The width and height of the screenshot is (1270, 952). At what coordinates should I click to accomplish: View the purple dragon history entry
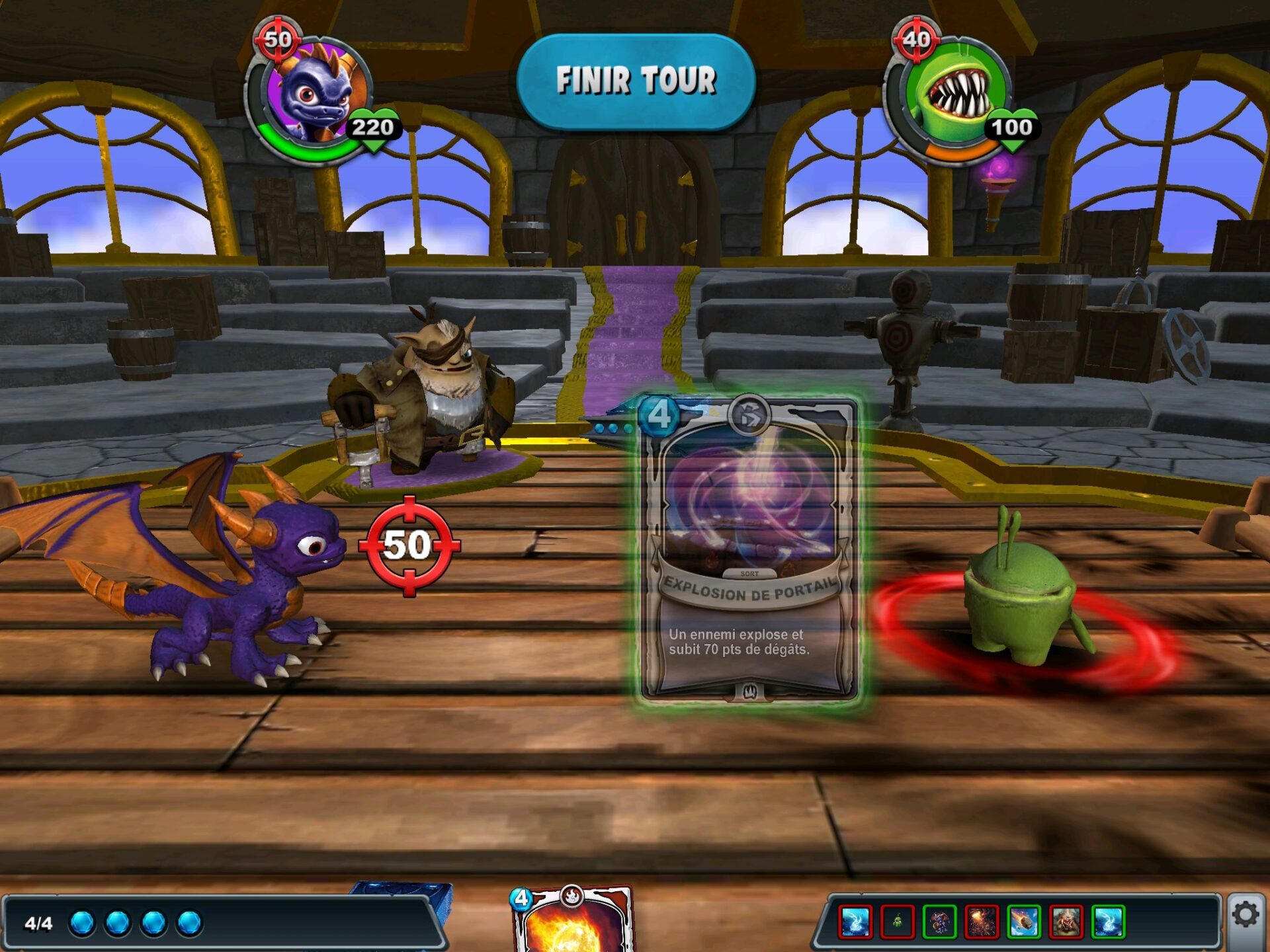(x=939, y=922)
